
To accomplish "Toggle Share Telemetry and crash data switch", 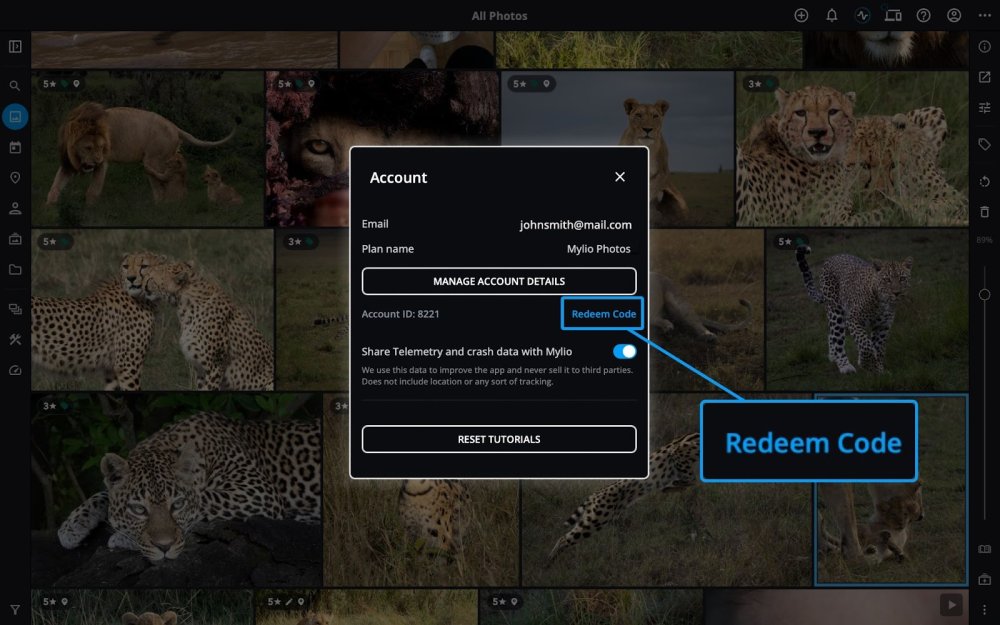I will tap(624, 351).
